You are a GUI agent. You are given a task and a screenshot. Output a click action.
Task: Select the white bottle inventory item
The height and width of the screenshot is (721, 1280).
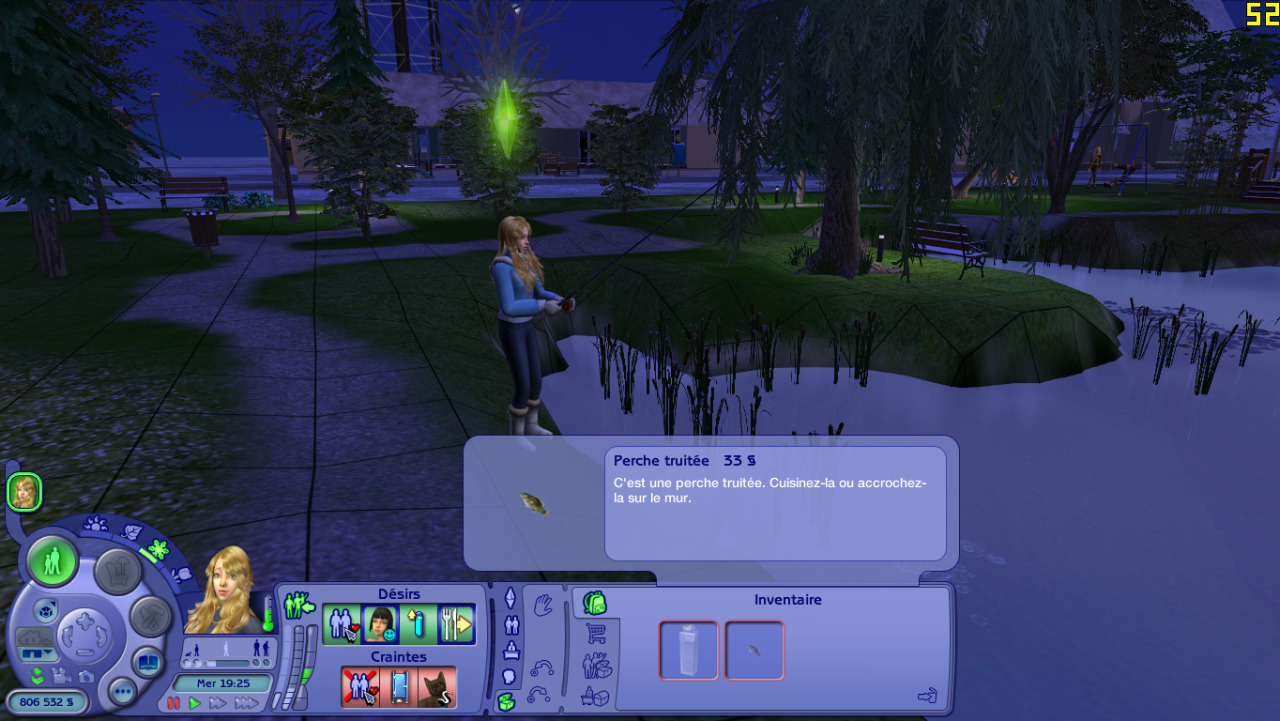pyautogui.click(x=689, y=650)
